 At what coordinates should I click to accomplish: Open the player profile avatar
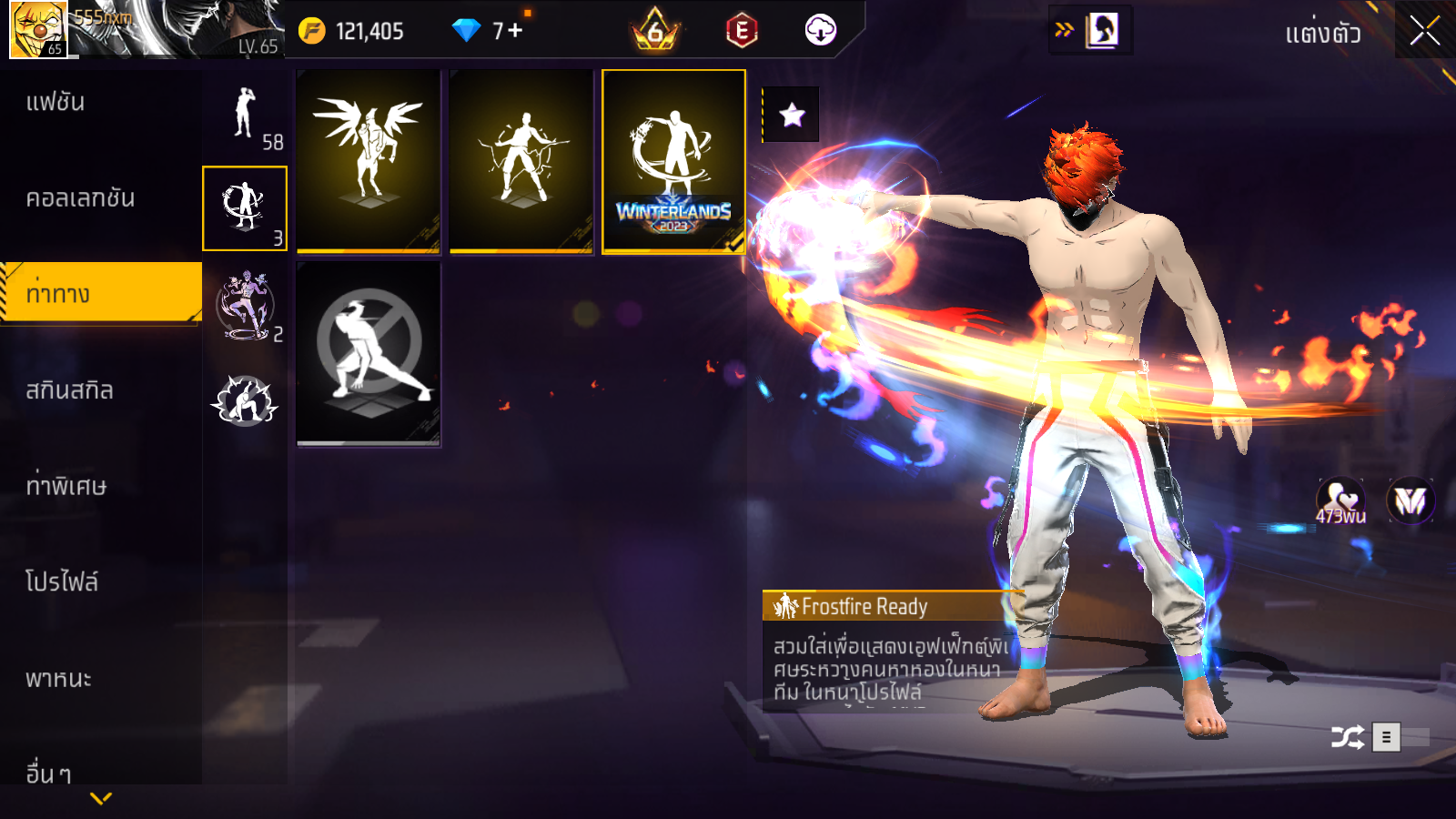(x=38, y=30)
